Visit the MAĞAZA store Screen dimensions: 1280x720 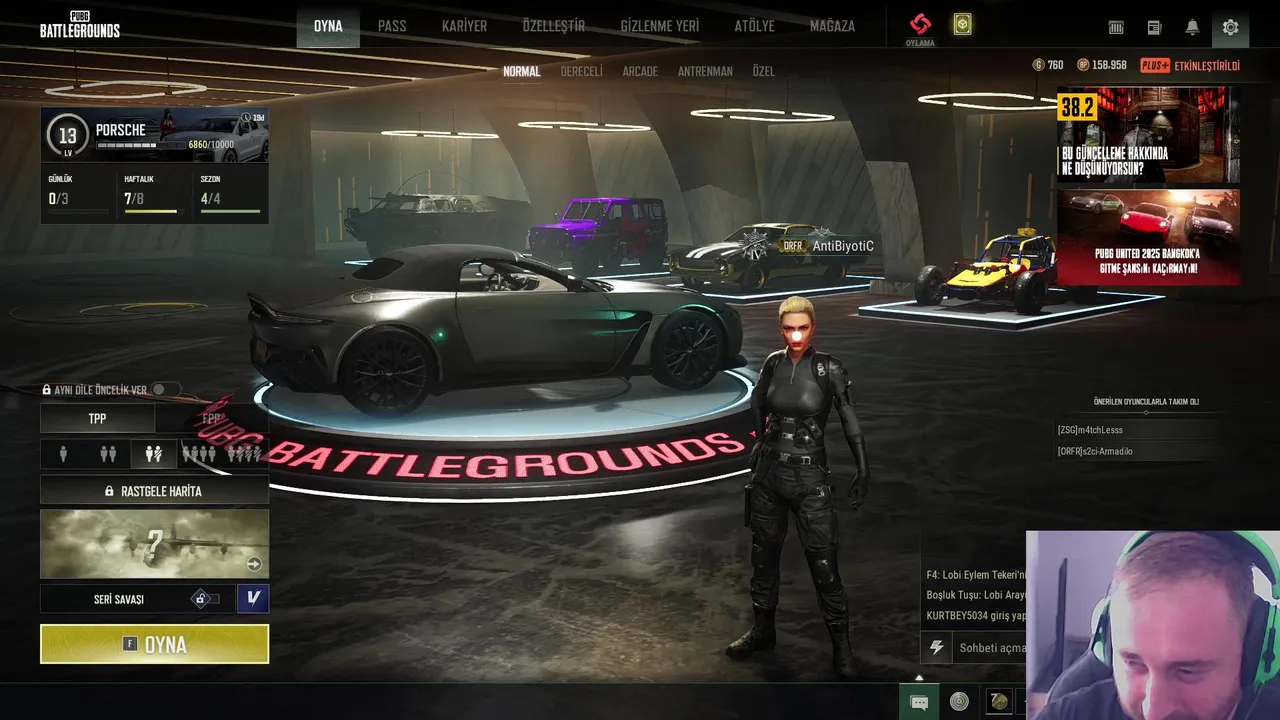[832, 26]
